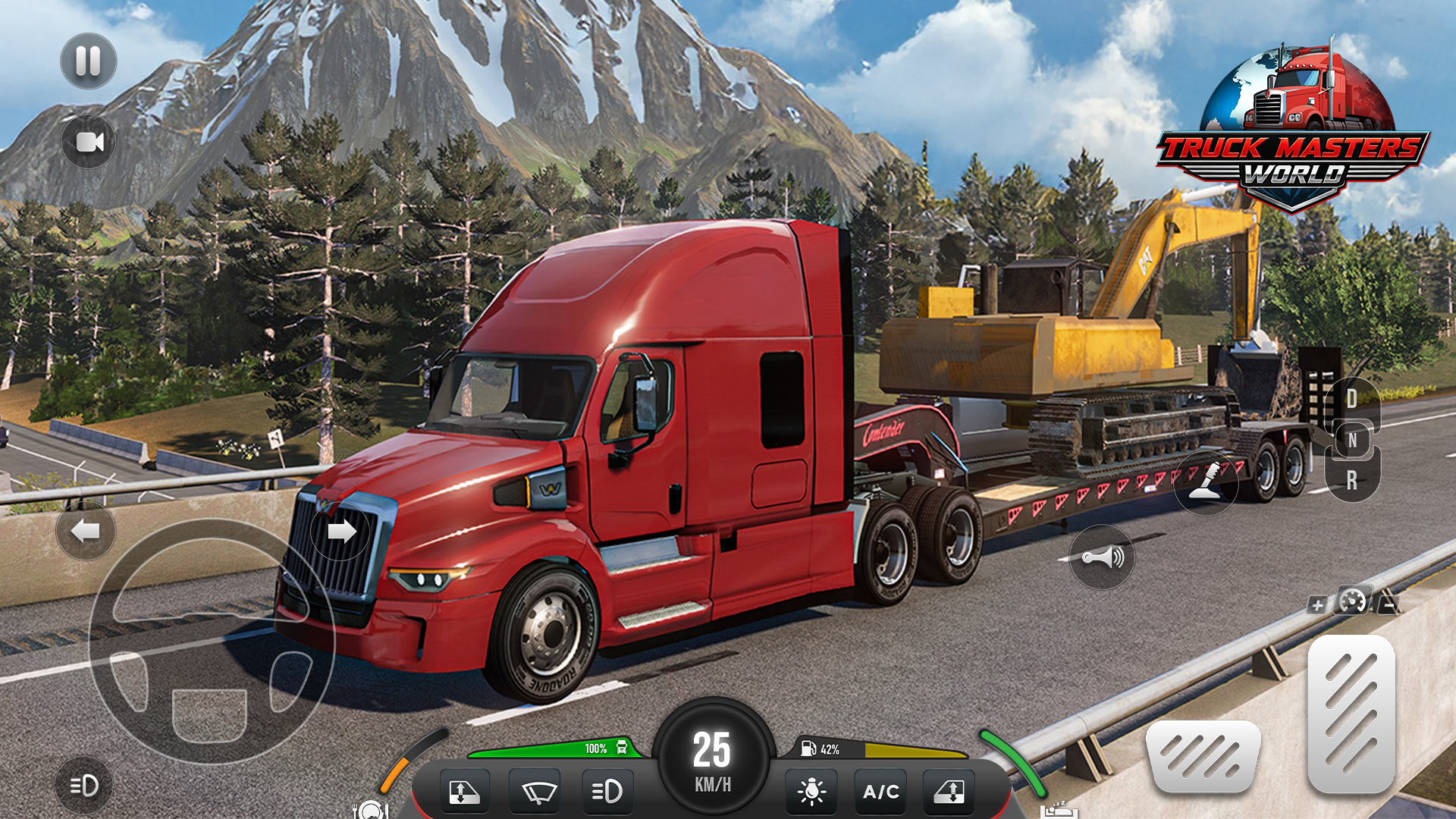Activate the left turn arrow

86,531
